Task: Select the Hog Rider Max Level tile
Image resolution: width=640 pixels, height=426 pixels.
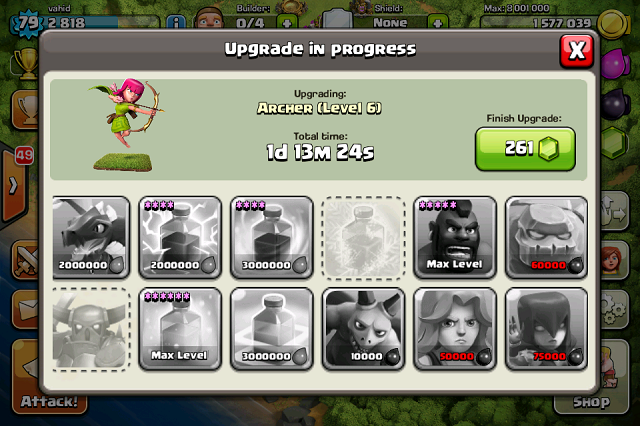Action: pyautogui.click(x=456, y=237)
